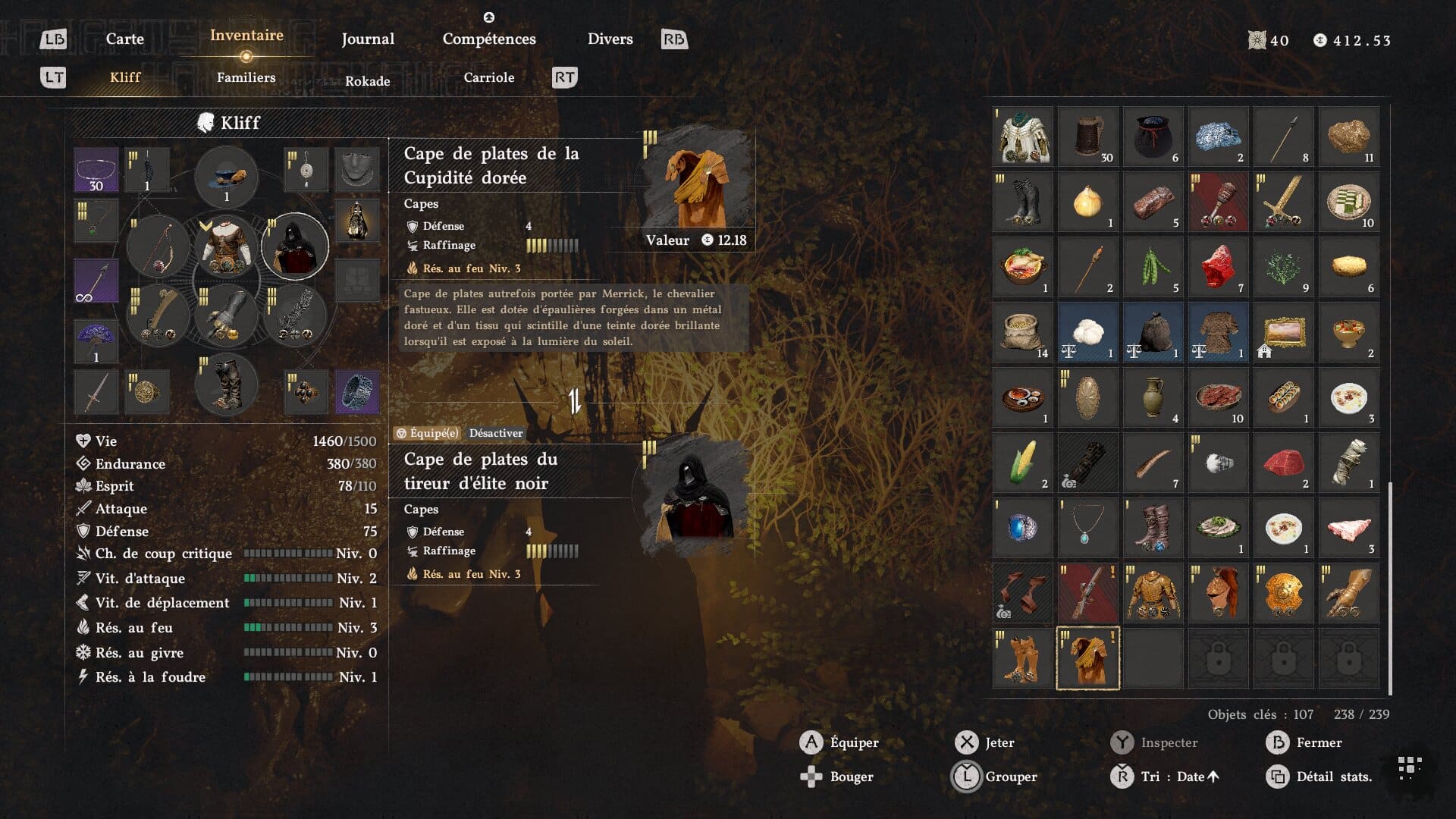
Task: Switch to the Familiers sub-tab
Action: pyautogui.click(x=246, y=77)
